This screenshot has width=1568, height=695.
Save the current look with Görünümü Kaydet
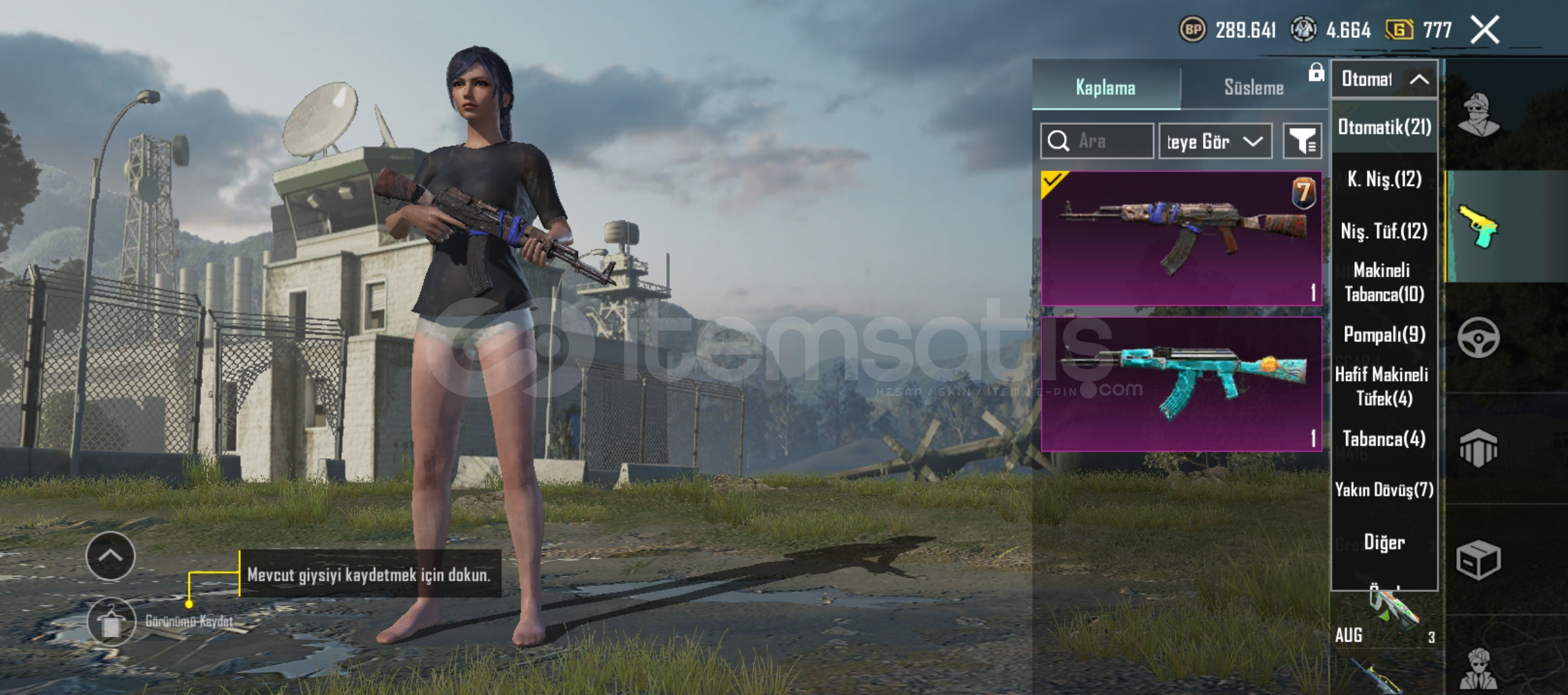tap(112, 622)
